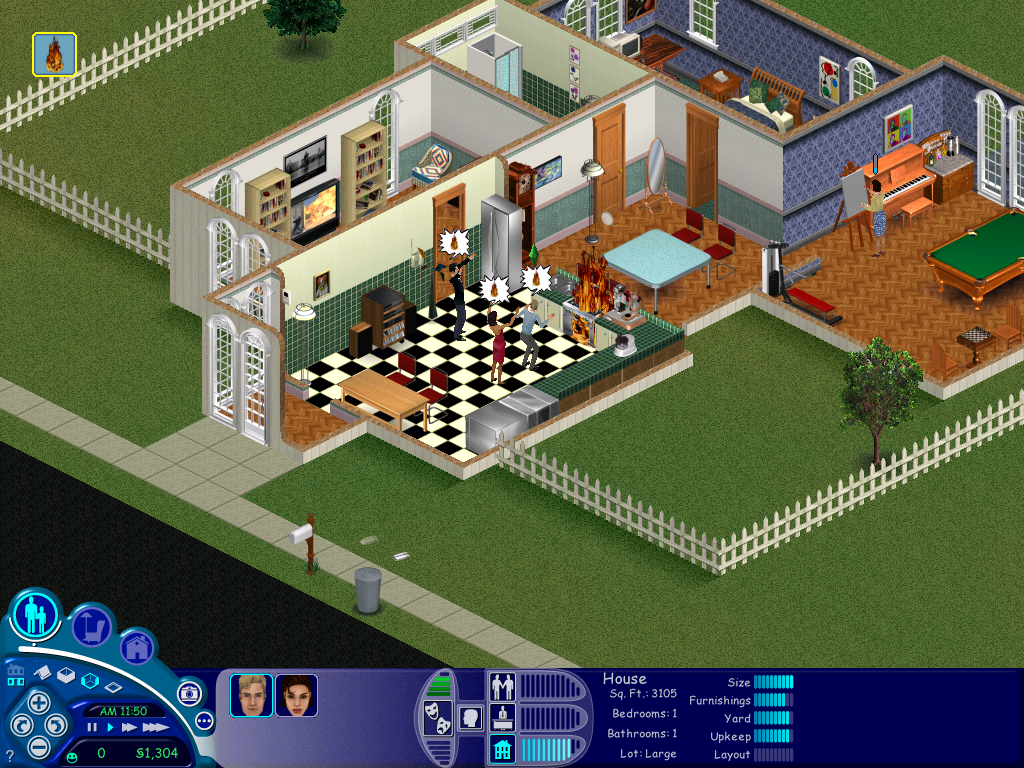This screenshot has width=1024, height=768.
Task: Zoom in the camera view
Action: pyautogui.click(x=38, y=702)
